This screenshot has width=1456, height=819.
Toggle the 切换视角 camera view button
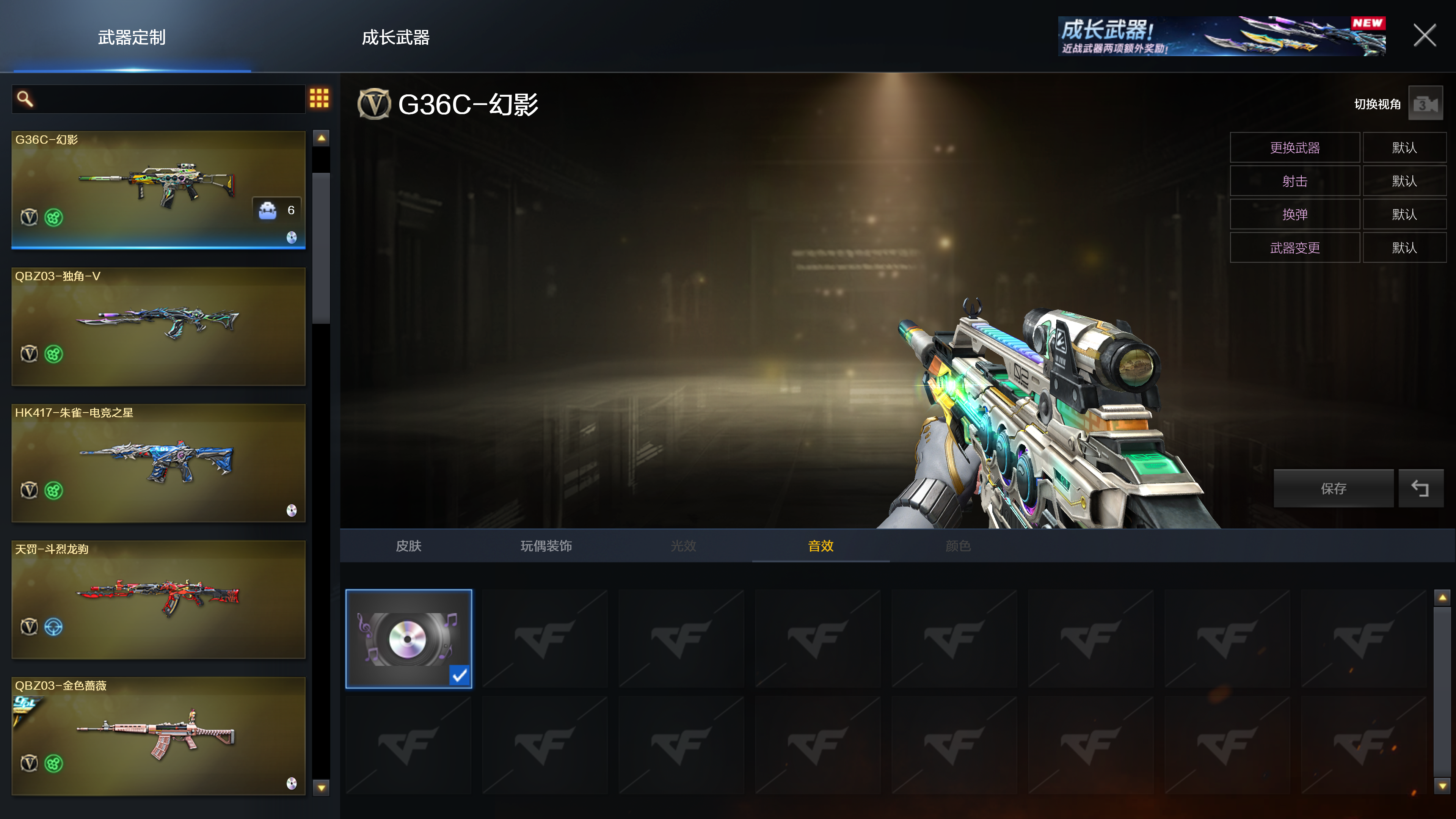click(x=1425, y=104)
